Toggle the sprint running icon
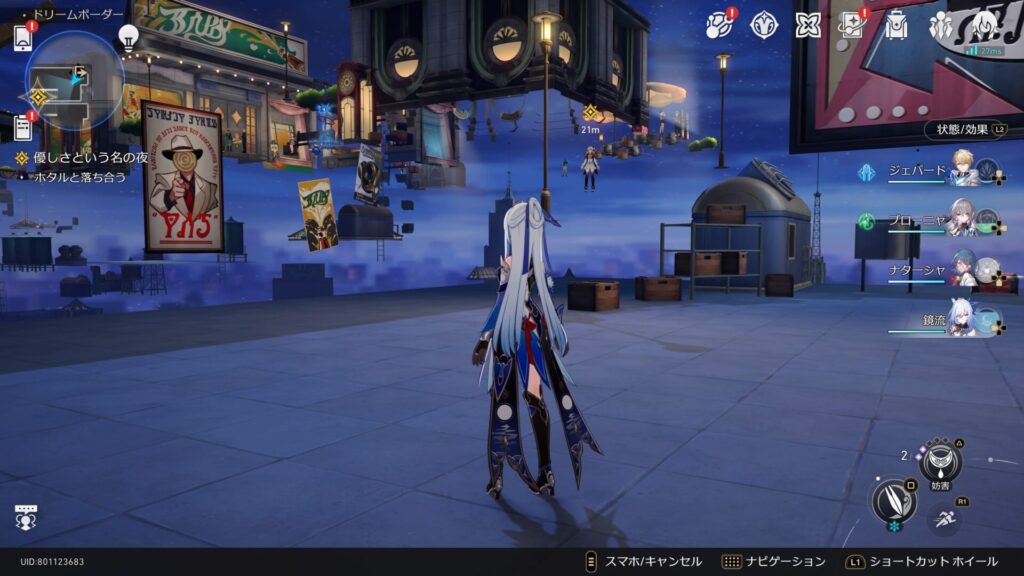The width and height of the screenshot is (1024, 576). tap(944, 517)
